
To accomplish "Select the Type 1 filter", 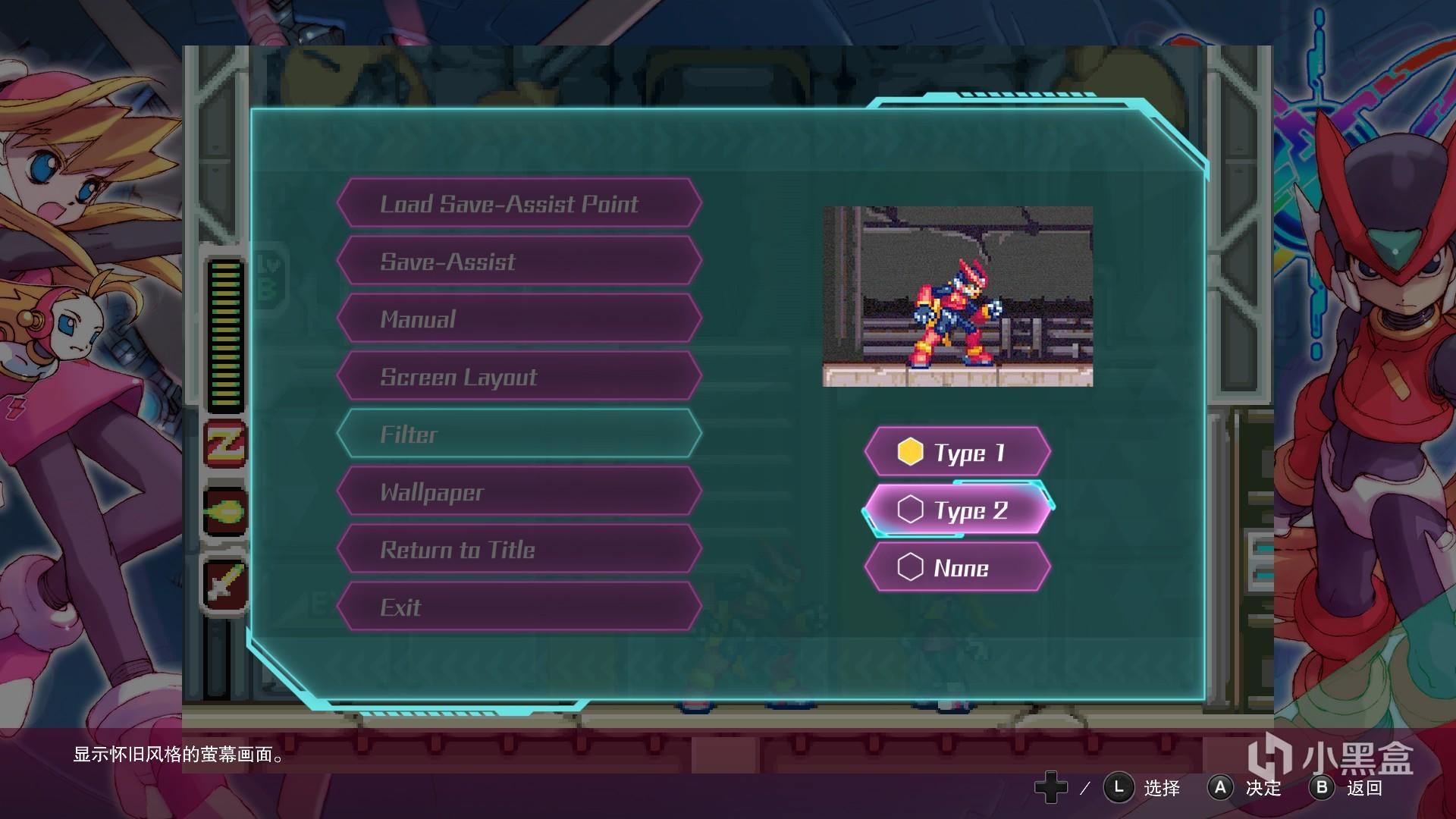I will (957, 452).
